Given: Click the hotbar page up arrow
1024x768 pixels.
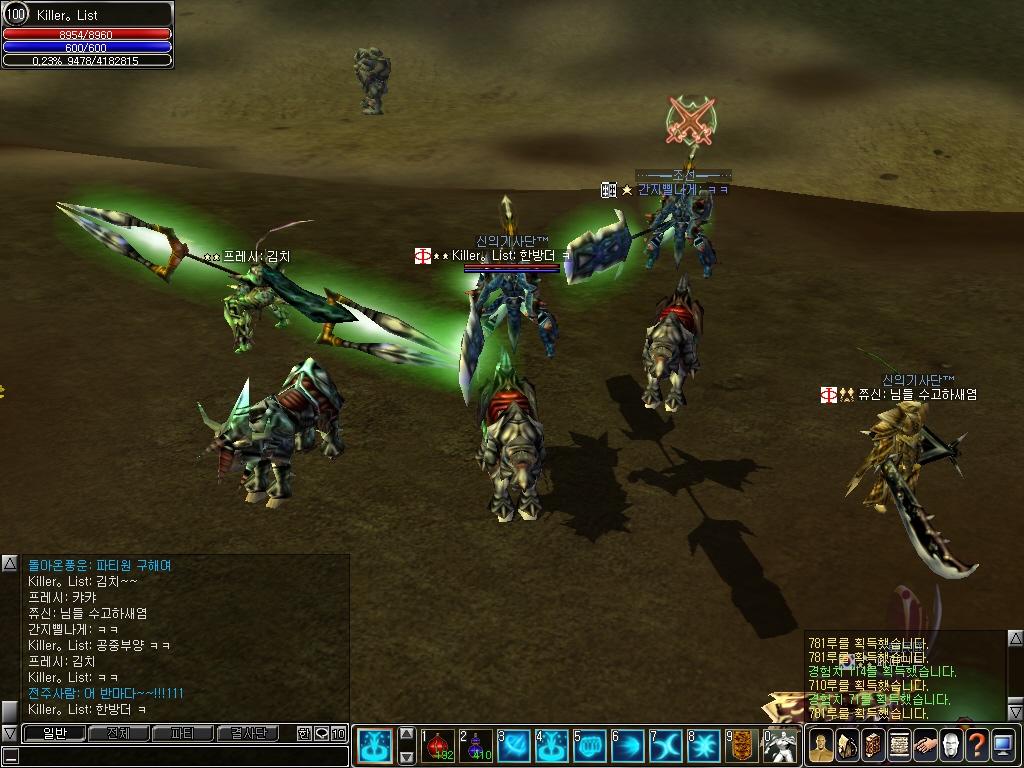Looking at the screenshot, I should [406, 733].
